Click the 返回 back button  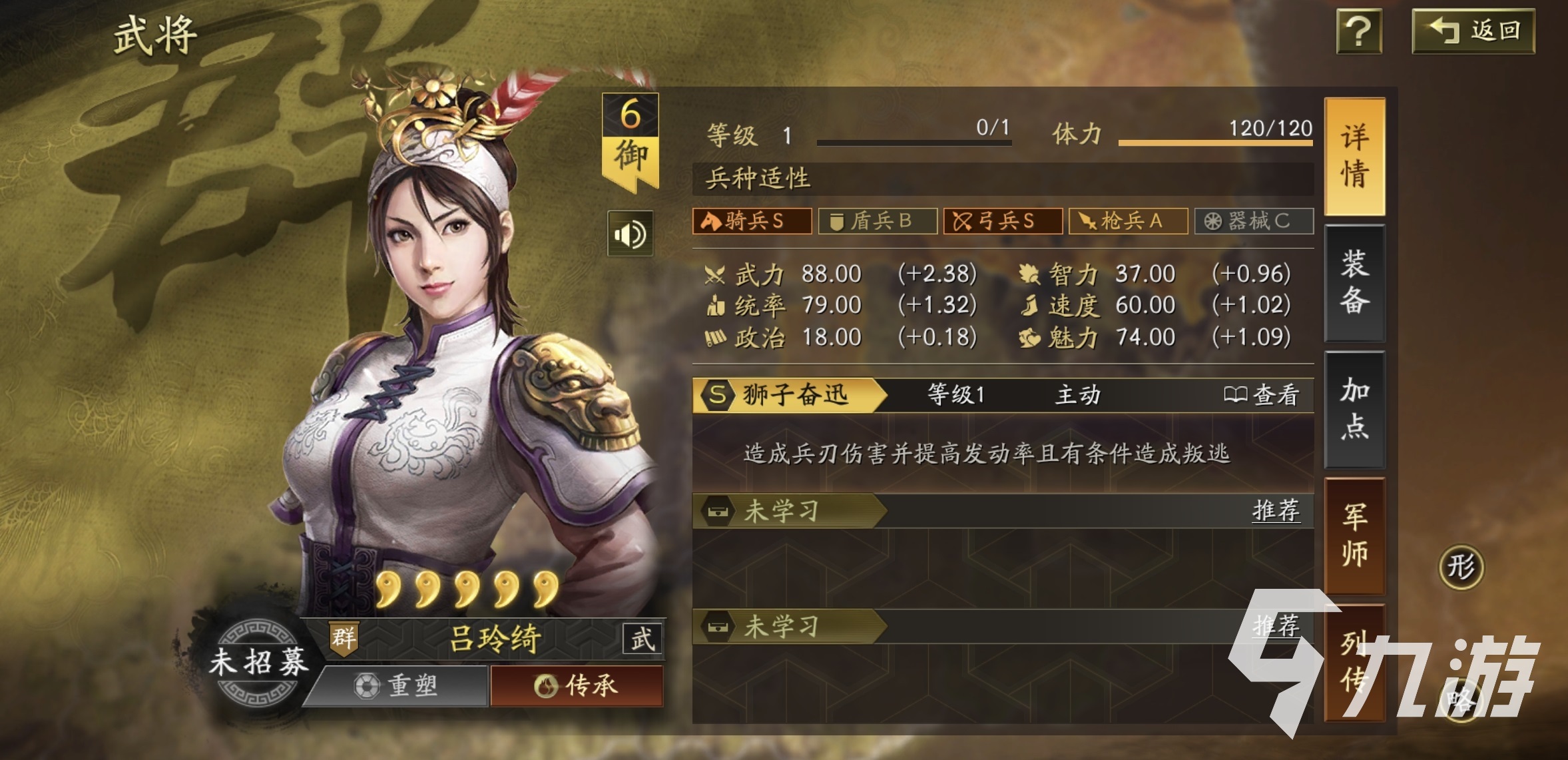point(1473,31)
